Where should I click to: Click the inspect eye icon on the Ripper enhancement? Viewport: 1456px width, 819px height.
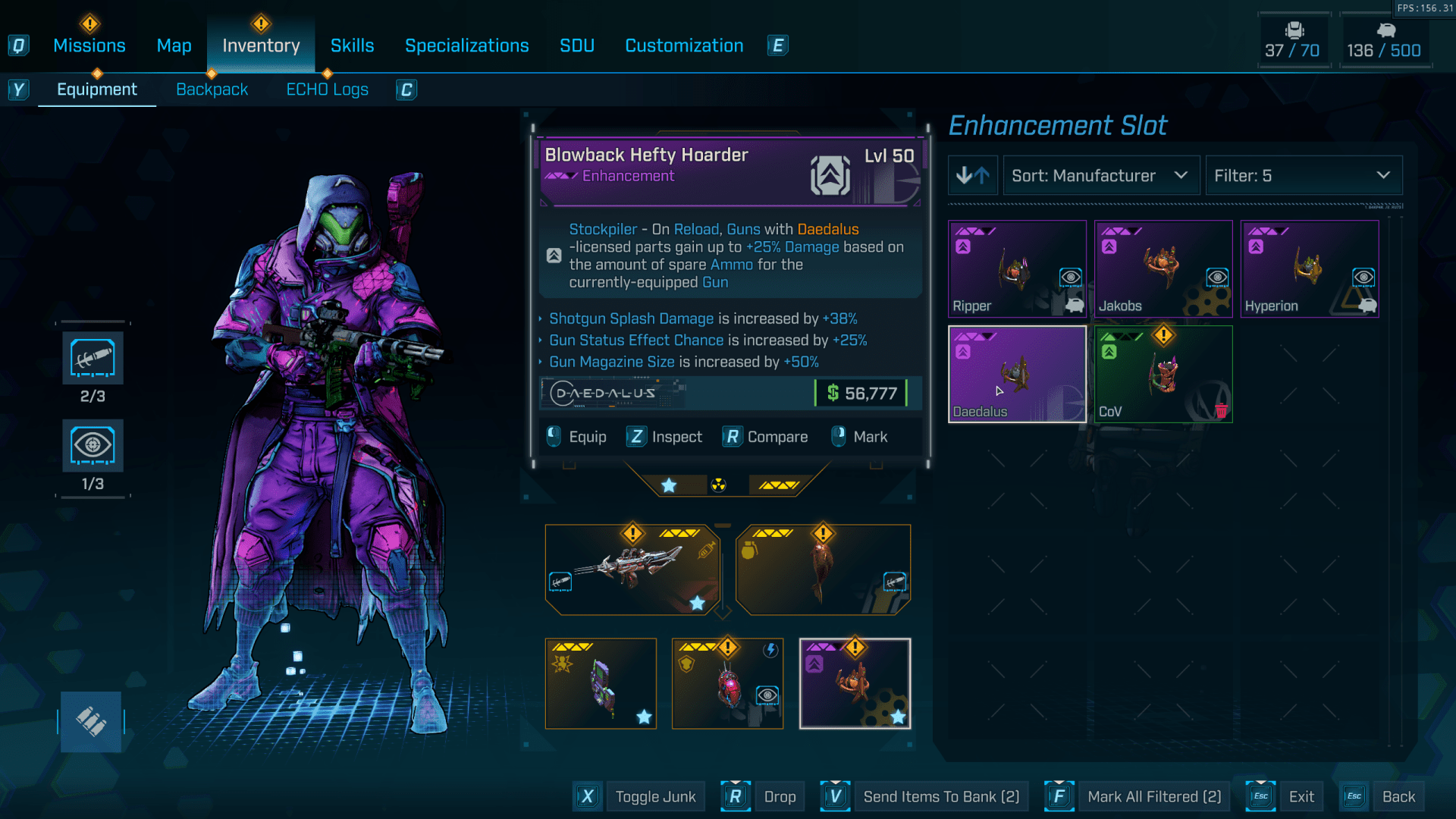(x=1069, y=278)
